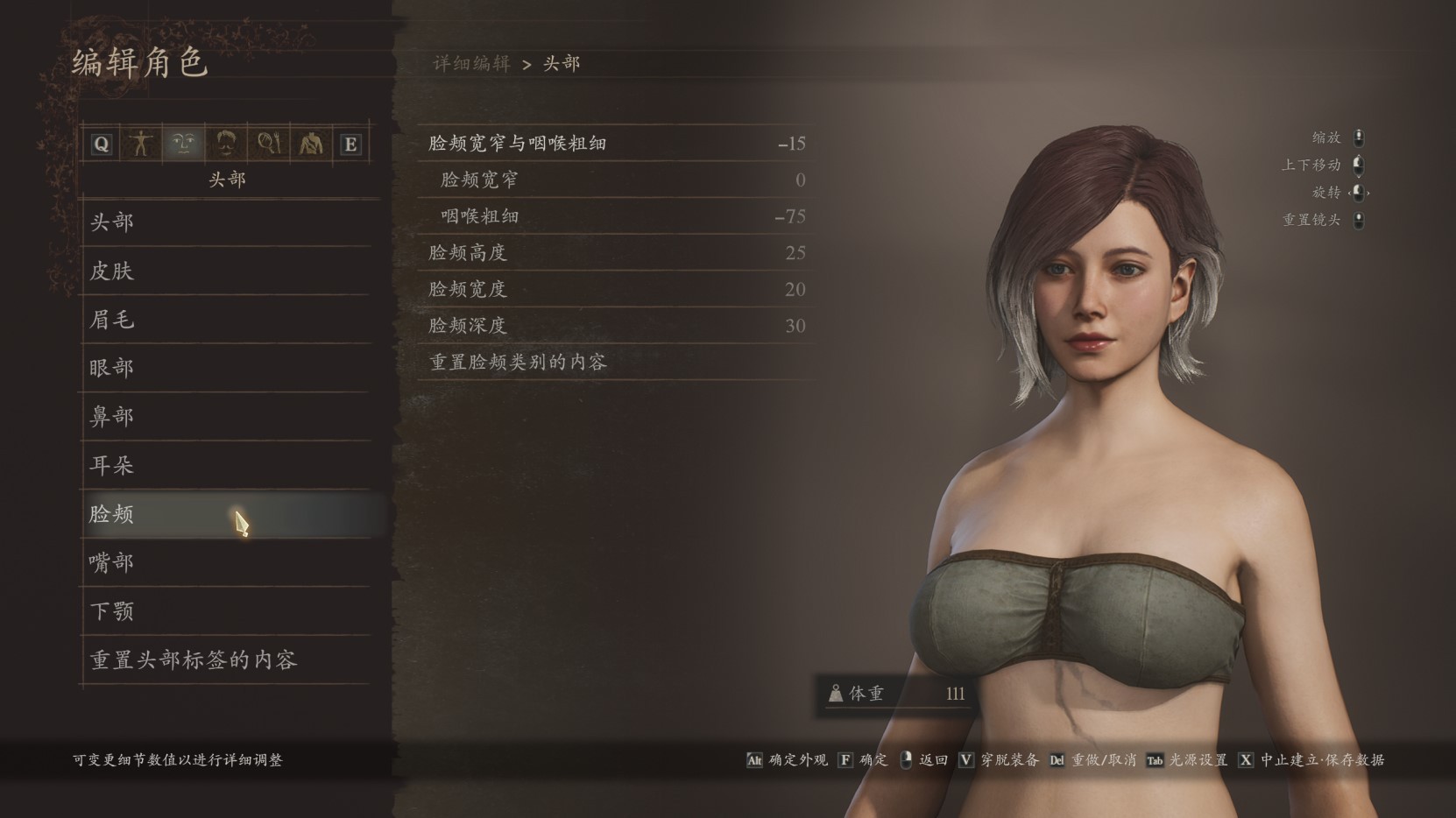Click the 重置镜头 camera reset icon
Viewport: 1456px width, 818px height.
coord(1357,220)
